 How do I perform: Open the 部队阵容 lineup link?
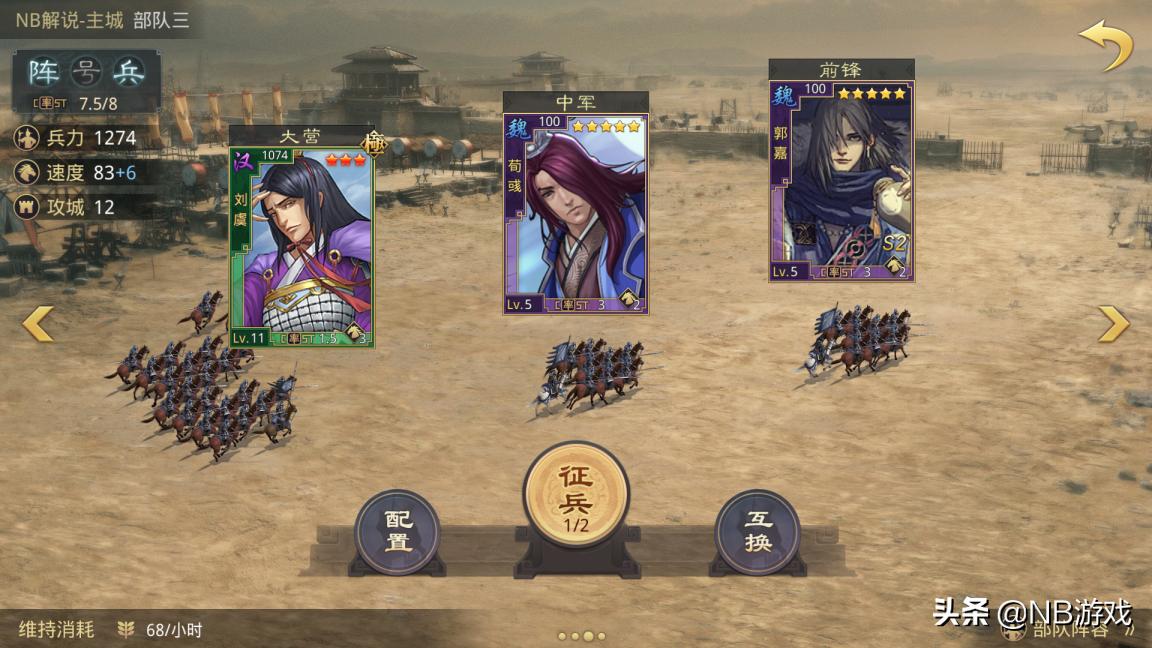pos(1075,630)
